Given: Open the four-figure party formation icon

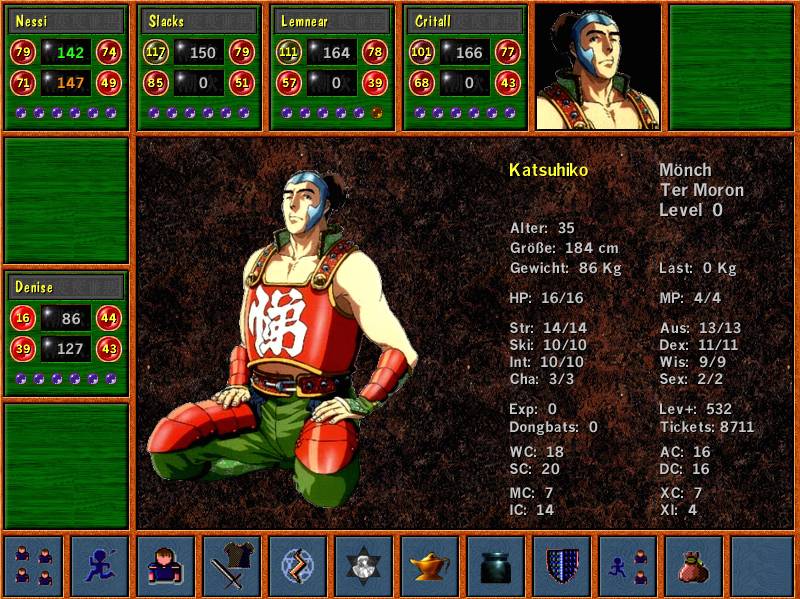Looking at the screenshot, I should tap(33, 566).
